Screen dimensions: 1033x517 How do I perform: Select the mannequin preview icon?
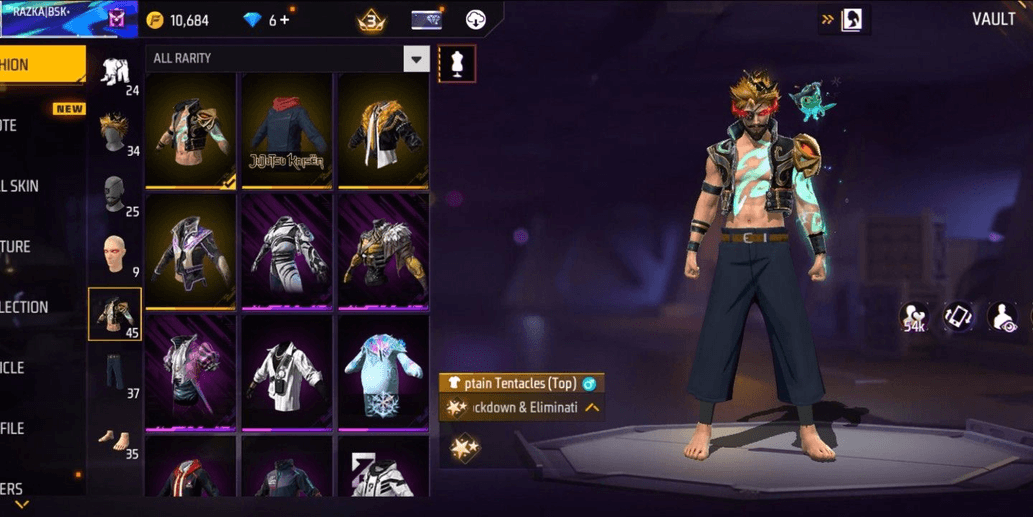click(x=458, y=64)
